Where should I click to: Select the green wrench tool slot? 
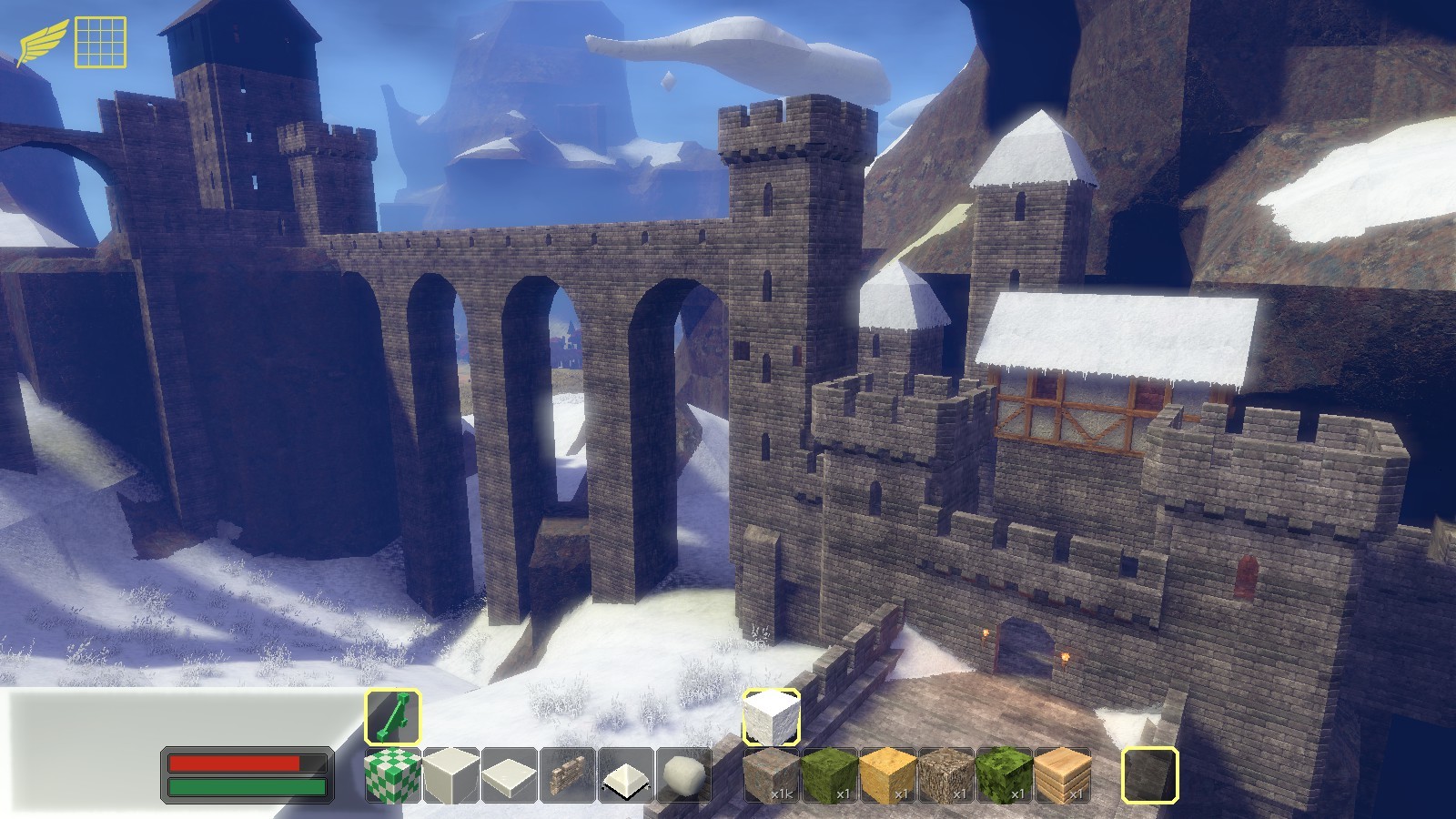coord(393,717)
